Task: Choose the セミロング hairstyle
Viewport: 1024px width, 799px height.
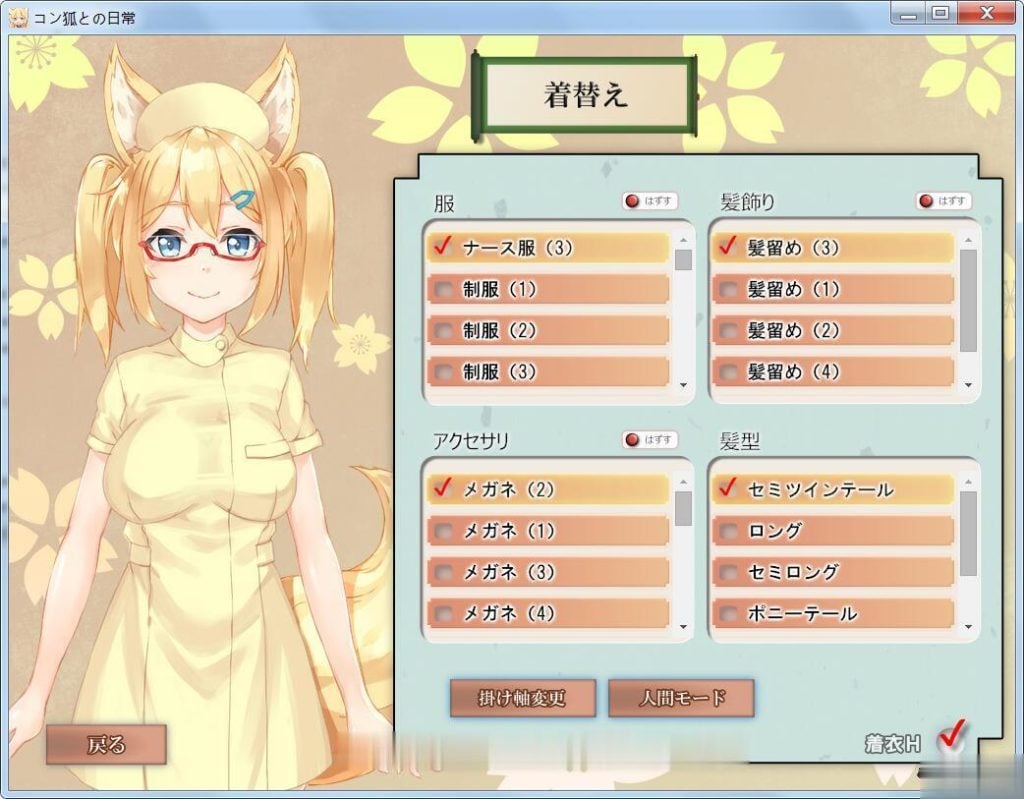Action: point(832,572)
